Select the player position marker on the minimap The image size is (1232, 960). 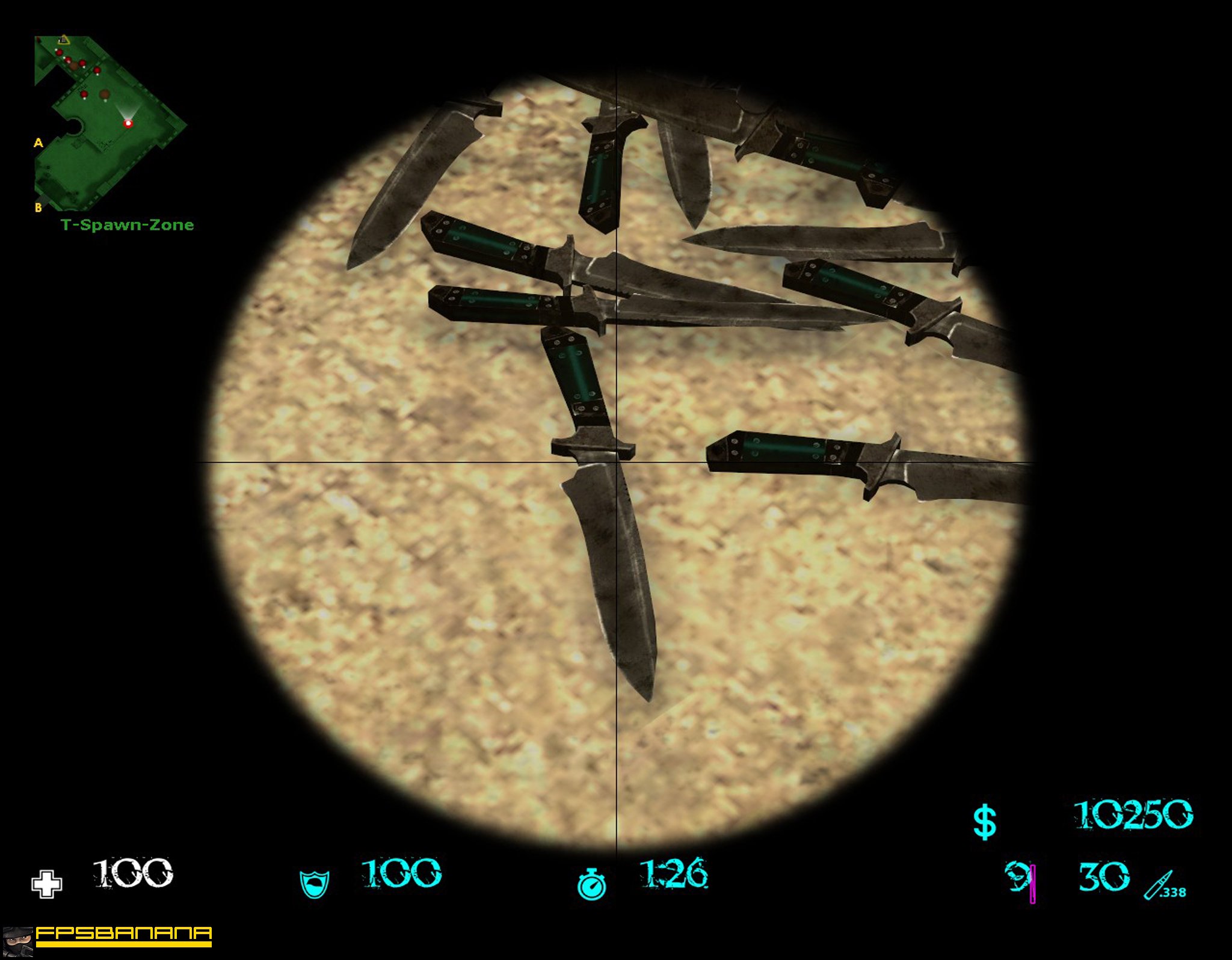(128, 124)
